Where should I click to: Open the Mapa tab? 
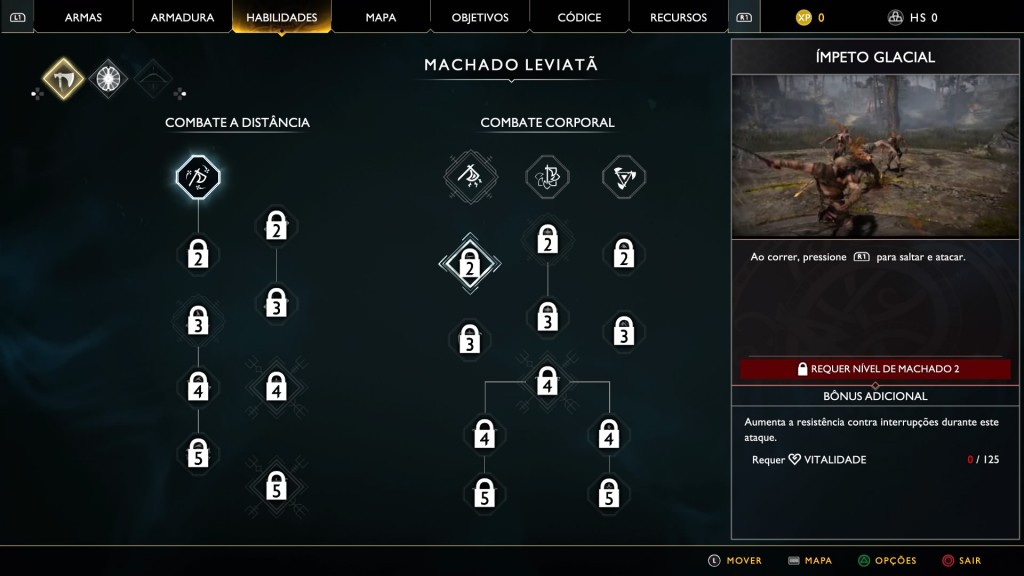tap(380, 17)
